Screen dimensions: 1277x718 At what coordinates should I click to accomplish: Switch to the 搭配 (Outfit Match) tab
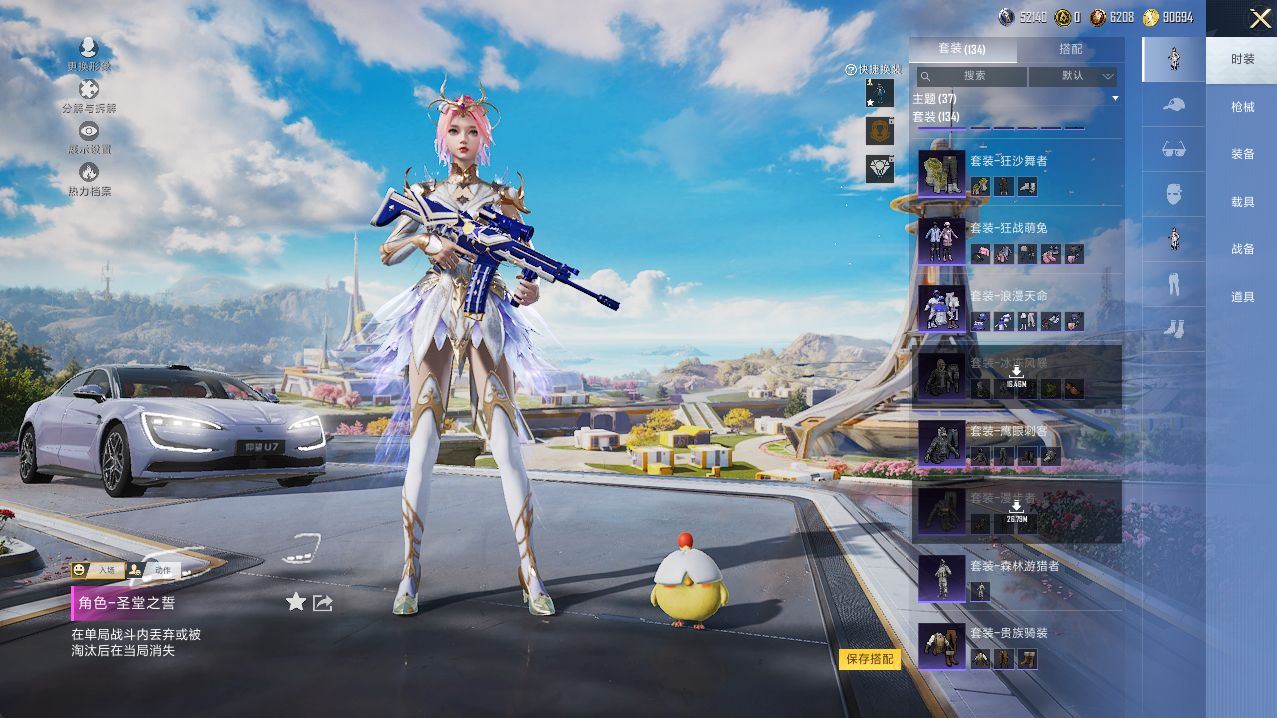click(1070, 49)
